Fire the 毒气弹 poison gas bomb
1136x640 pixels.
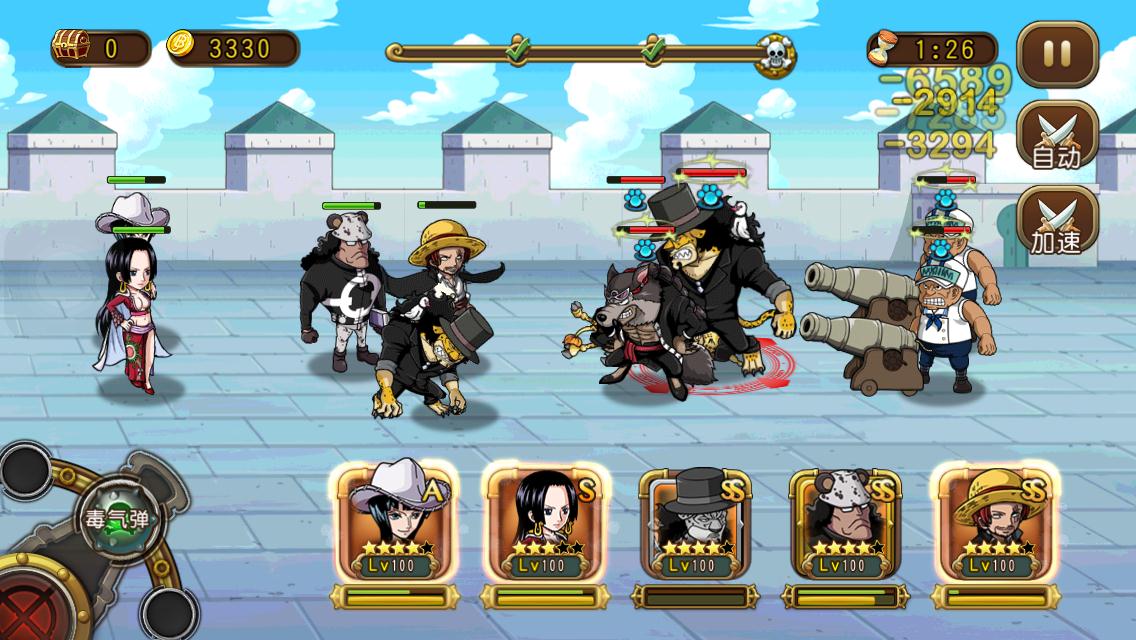pyautogui.click(x=119, y=520)
